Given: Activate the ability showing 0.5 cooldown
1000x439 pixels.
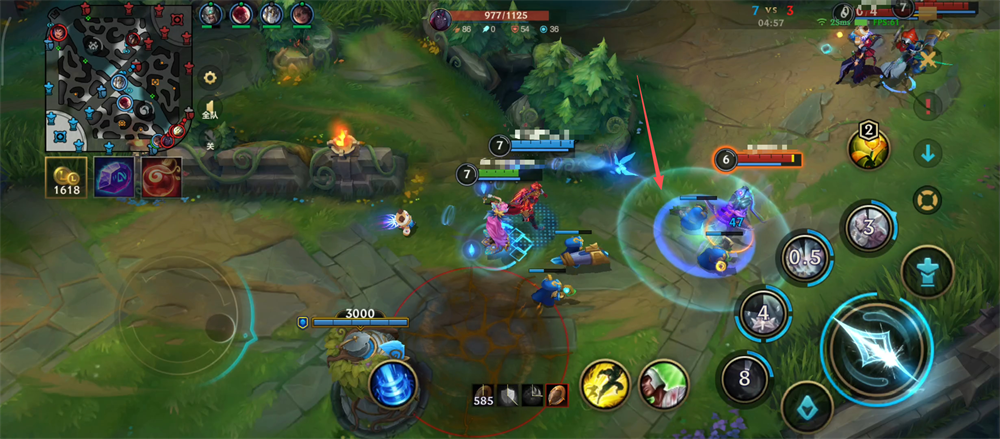Looking at the screenshot, I should (x=804, y=257).
